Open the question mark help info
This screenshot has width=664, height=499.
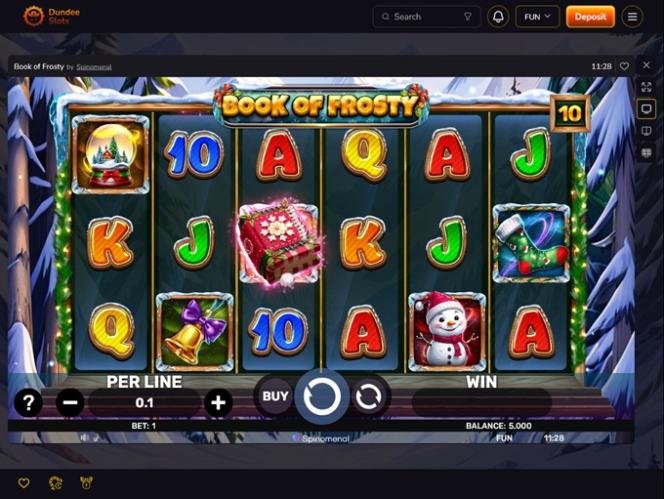coord(28,402)
